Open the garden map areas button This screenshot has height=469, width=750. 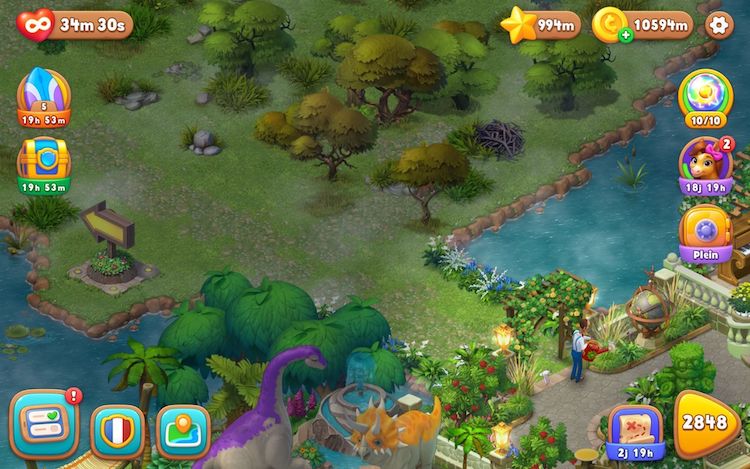(184, 430)
